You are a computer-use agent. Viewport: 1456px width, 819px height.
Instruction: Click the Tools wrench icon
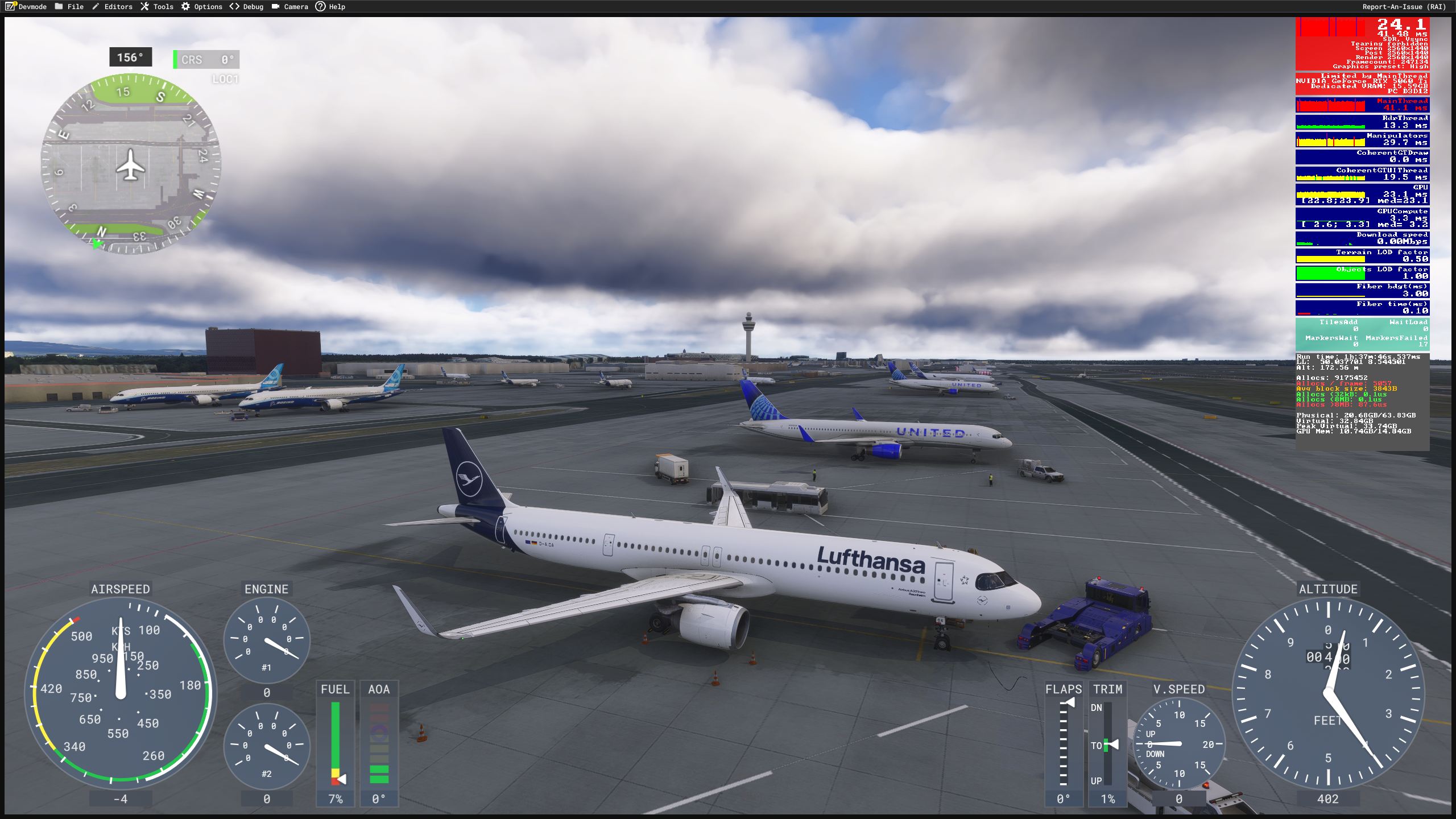[146, 6]
